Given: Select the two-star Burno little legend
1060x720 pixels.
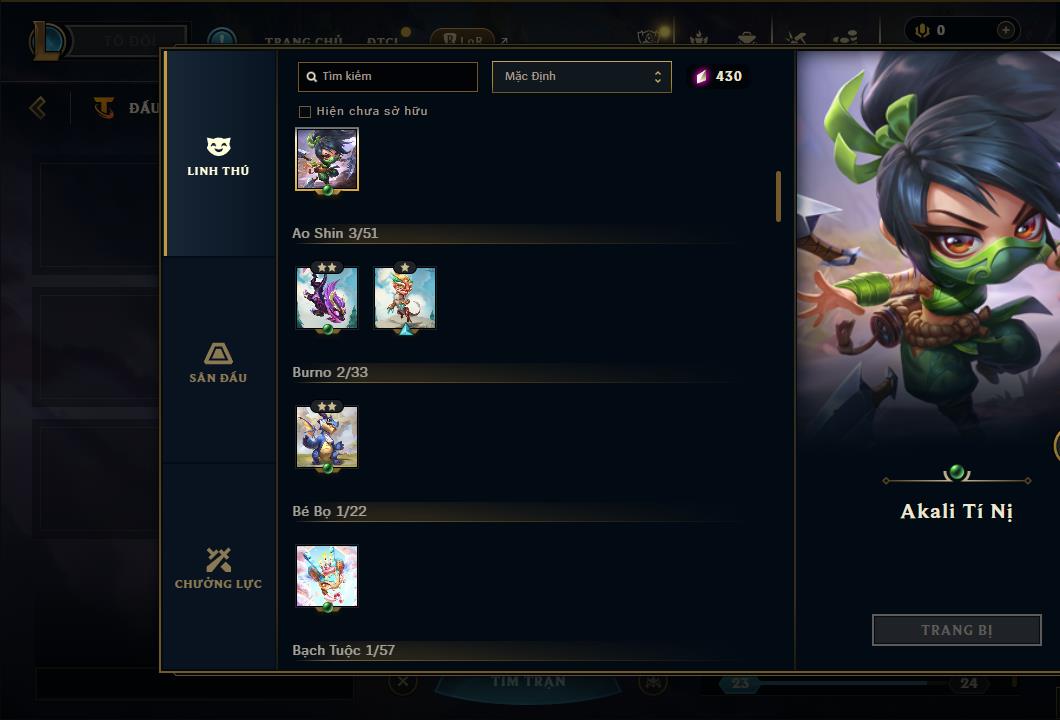Looking at the screenshot, I should coord(327,437).
